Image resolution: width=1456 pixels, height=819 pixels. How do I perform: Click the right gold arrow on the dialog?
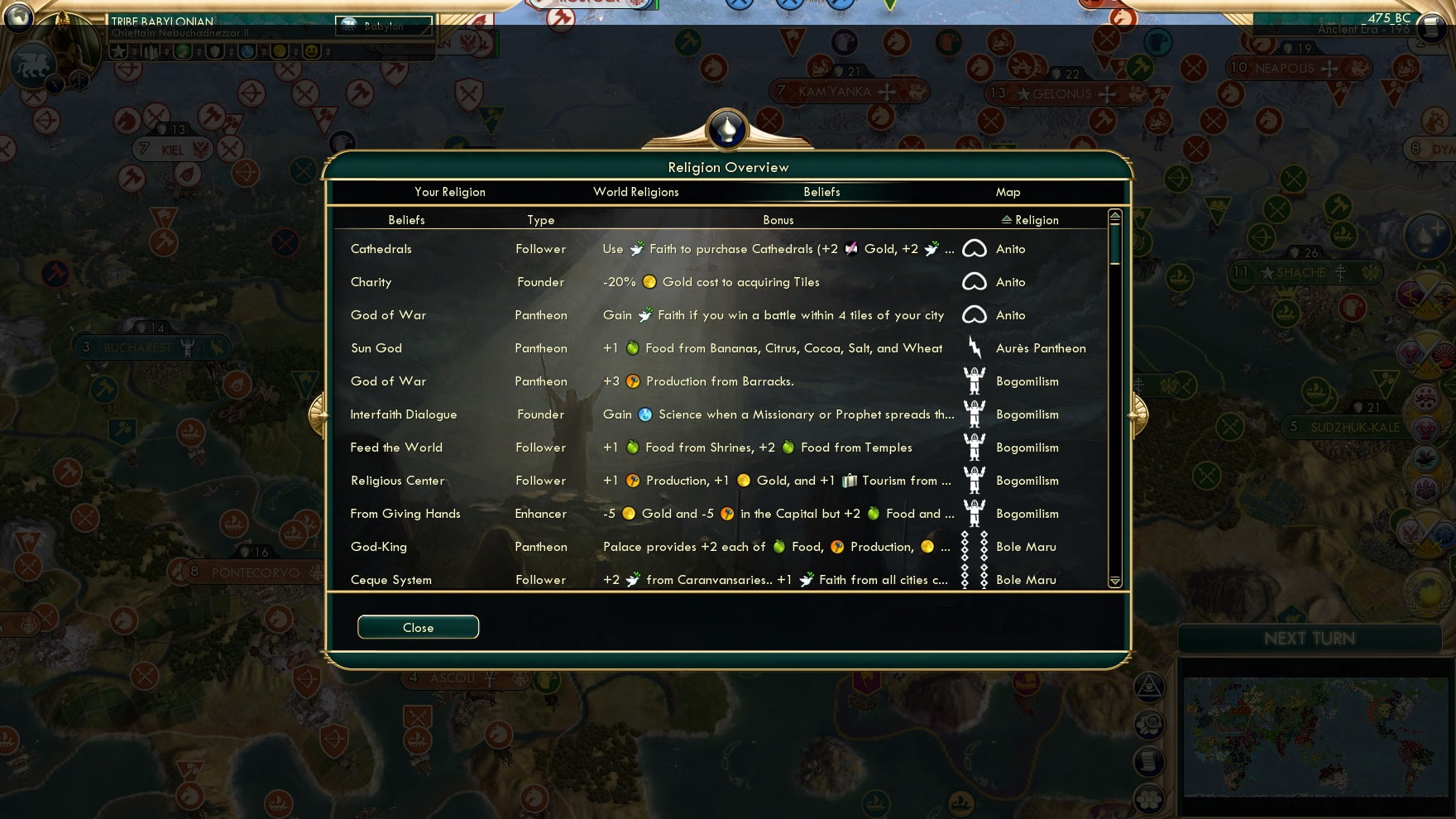(1137, 414)
